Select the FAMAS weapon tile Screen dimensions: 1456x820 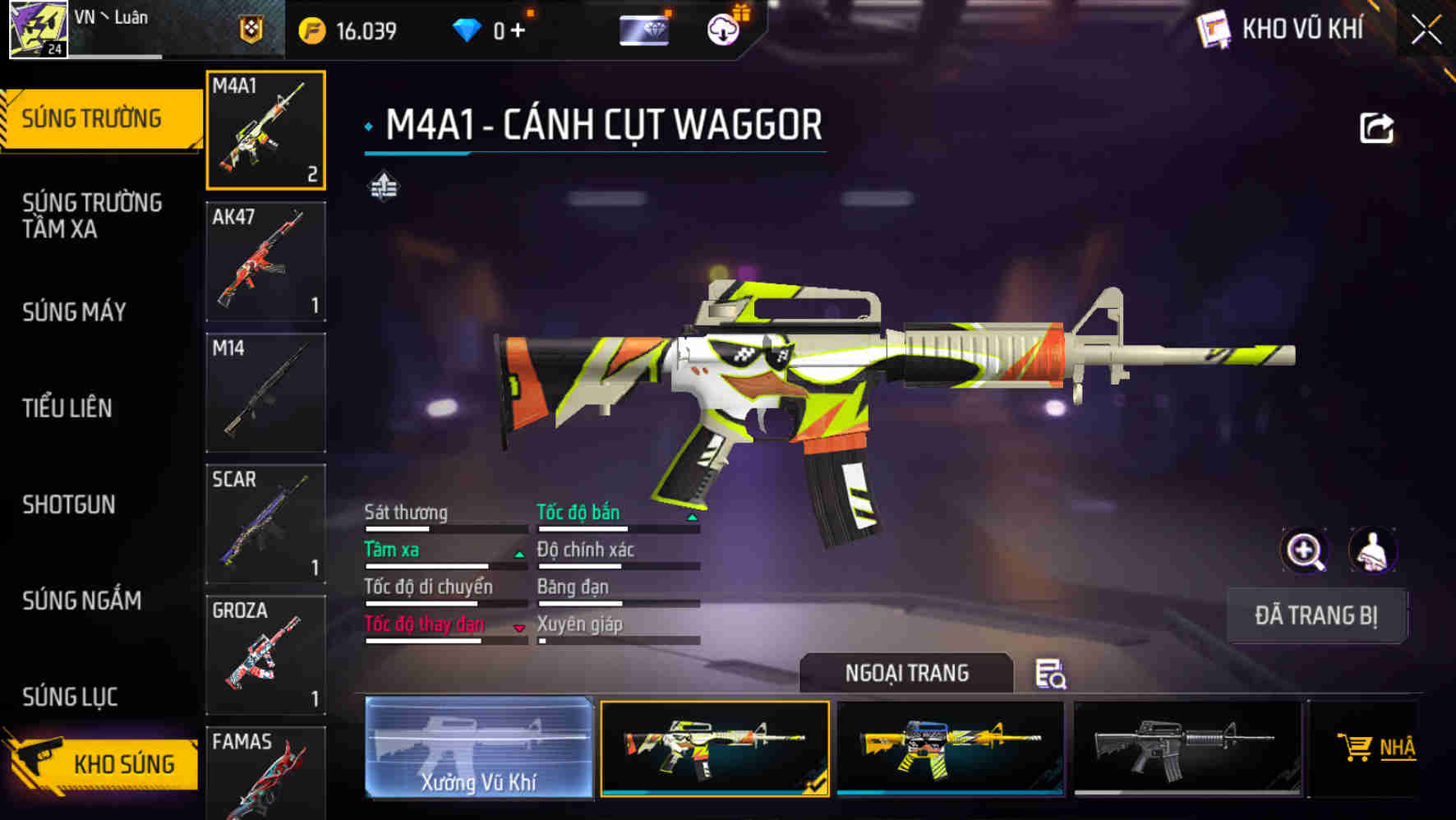point(265,772)
